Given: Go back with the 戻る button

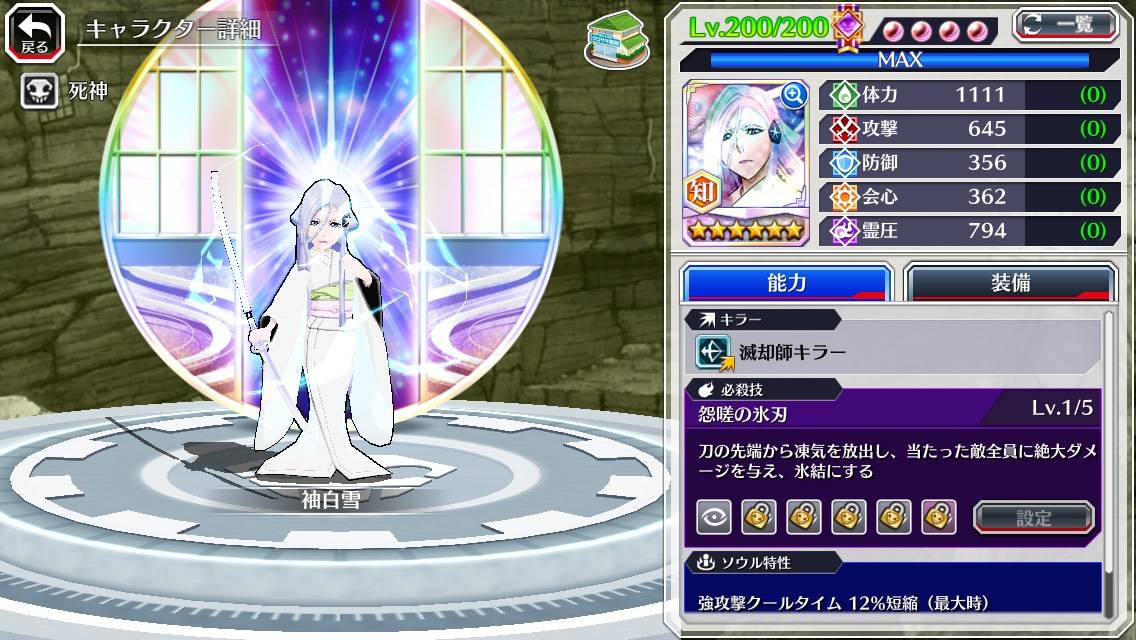Looking at the screenshot, I should [34, 33].
